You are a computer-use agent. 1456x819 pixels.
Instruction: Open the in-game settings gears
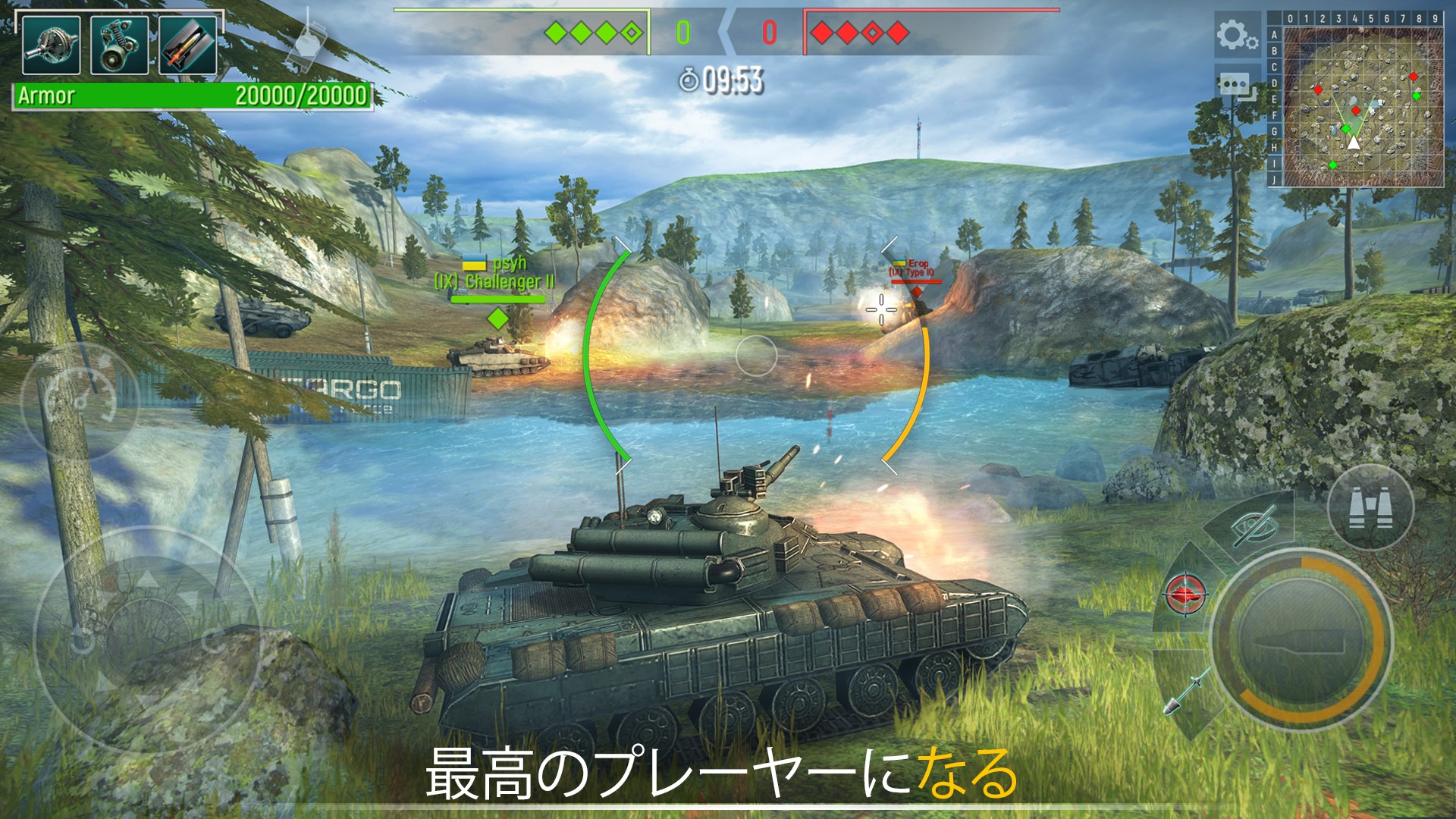[x=1236, y=34]
